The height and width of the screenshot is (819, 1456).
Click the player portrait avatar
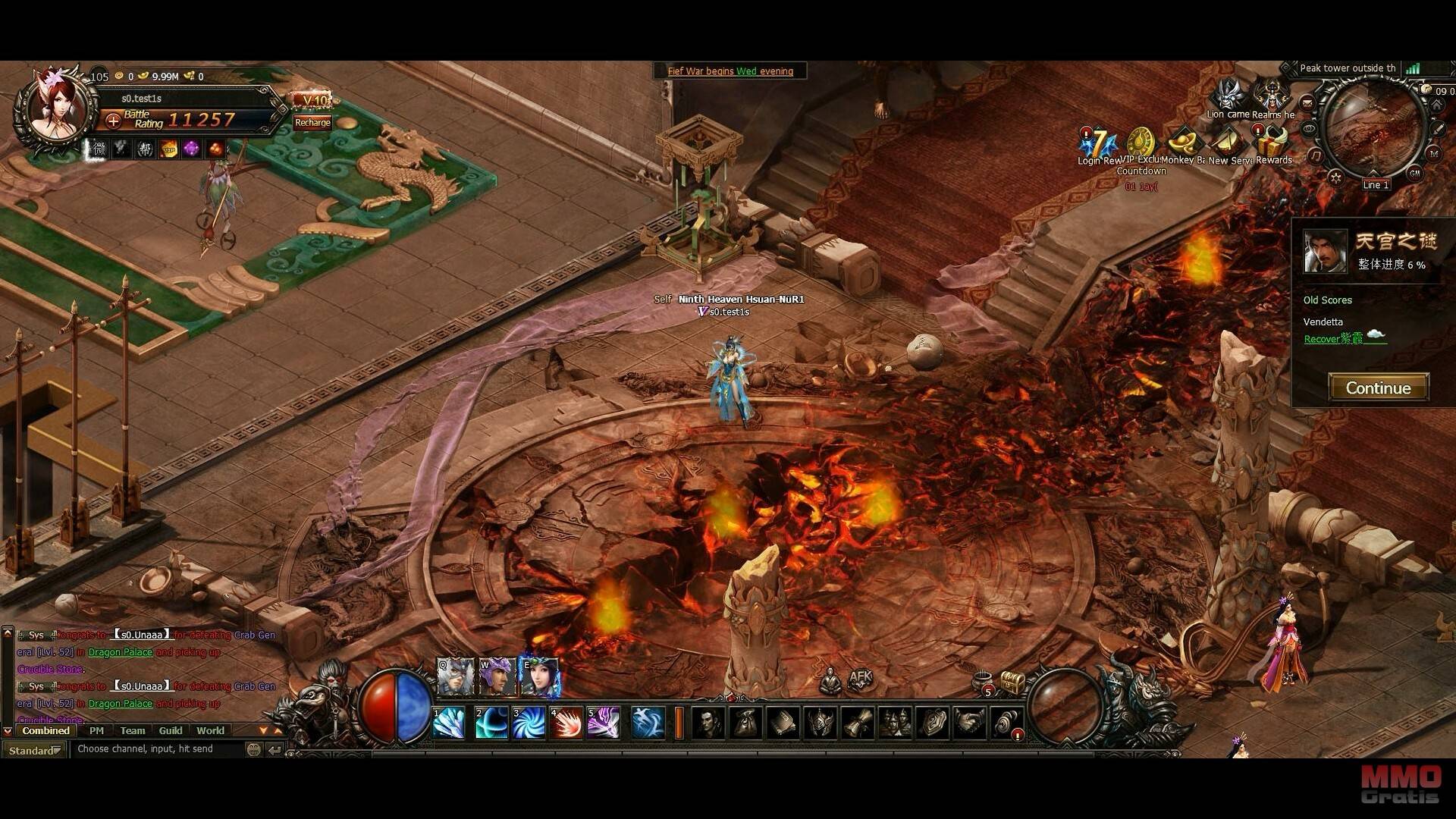[x=55, y=108]
